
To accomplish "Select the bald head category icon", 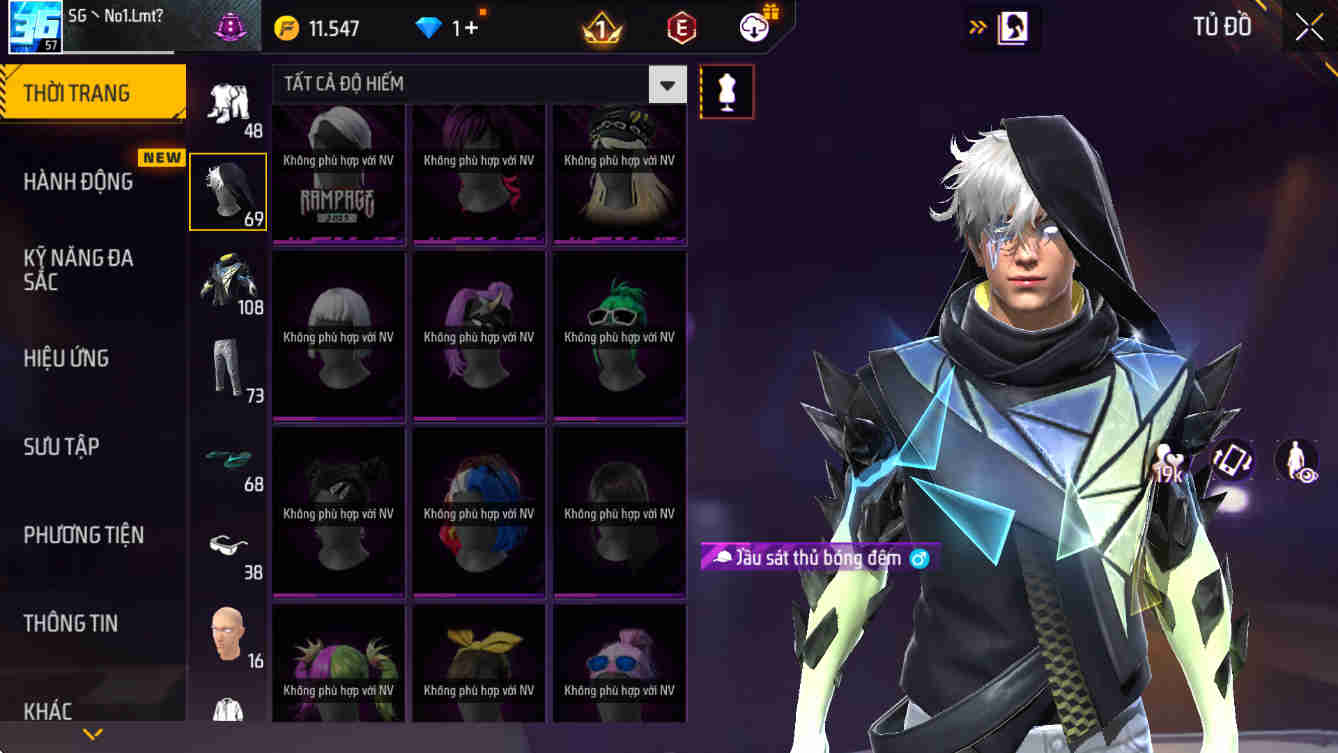I will [x=227, y=635].
